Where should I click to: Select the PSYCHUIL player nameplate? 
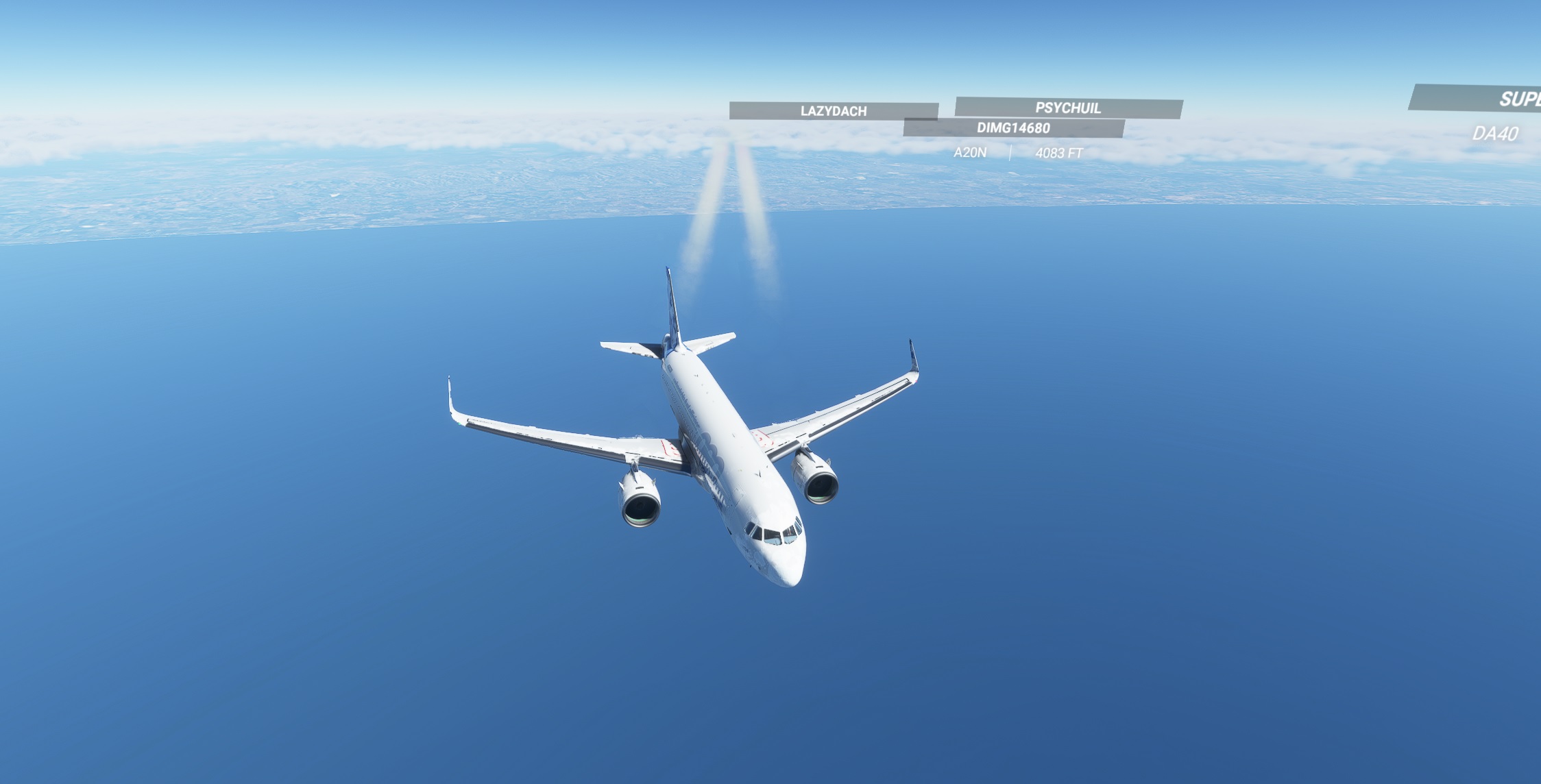pyautogui.click(x=1067, y=107)
